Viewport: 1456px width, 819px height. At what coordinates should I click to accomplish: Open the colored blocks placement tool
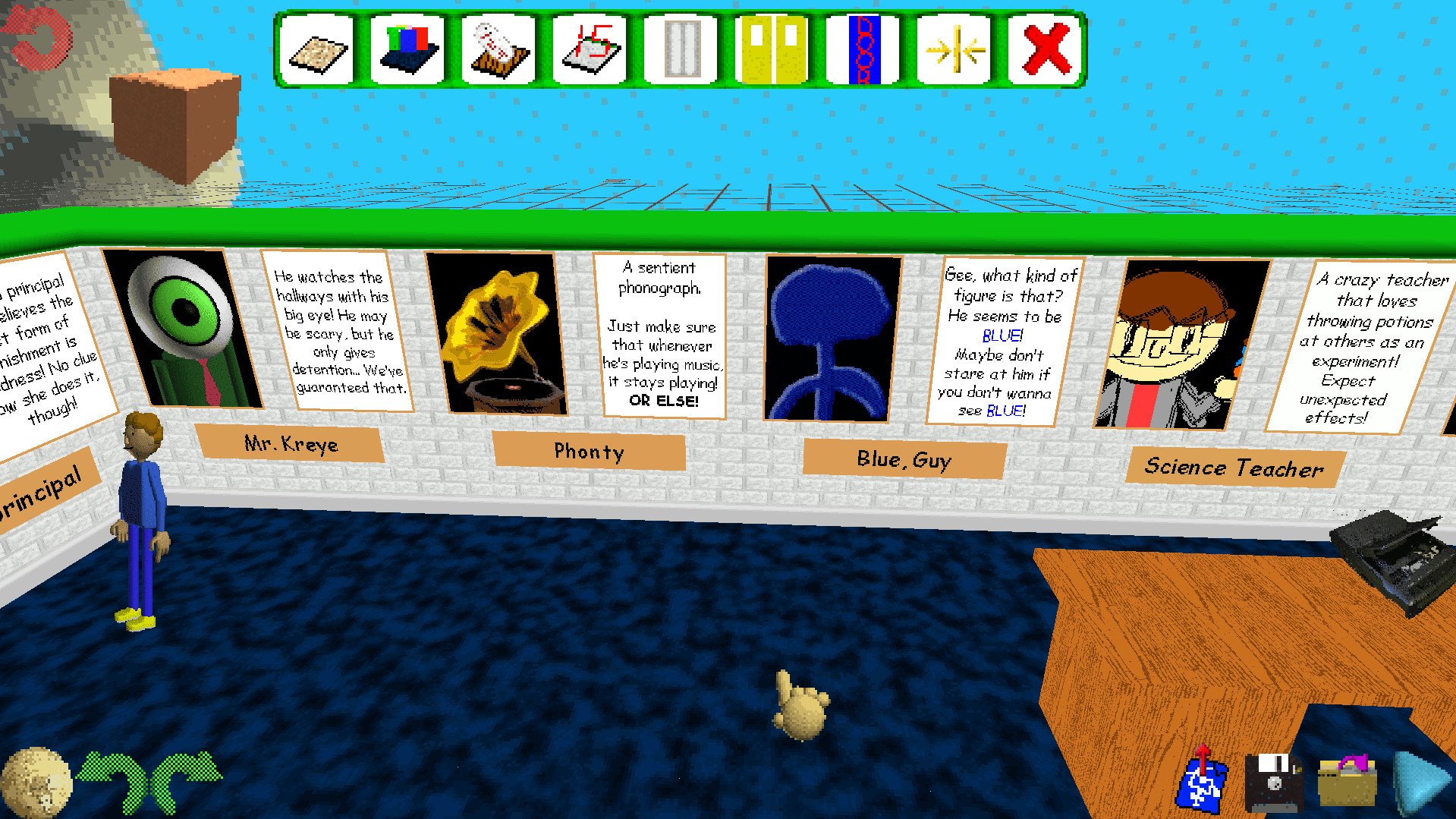point(407,47)
